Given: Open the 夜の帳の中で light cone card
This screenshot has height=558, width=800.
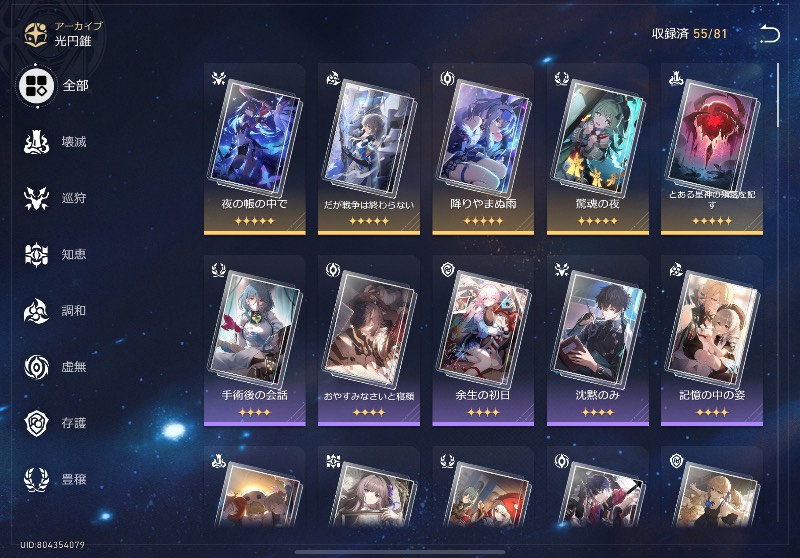Looking at the screenshot, I should click(254, 148).
